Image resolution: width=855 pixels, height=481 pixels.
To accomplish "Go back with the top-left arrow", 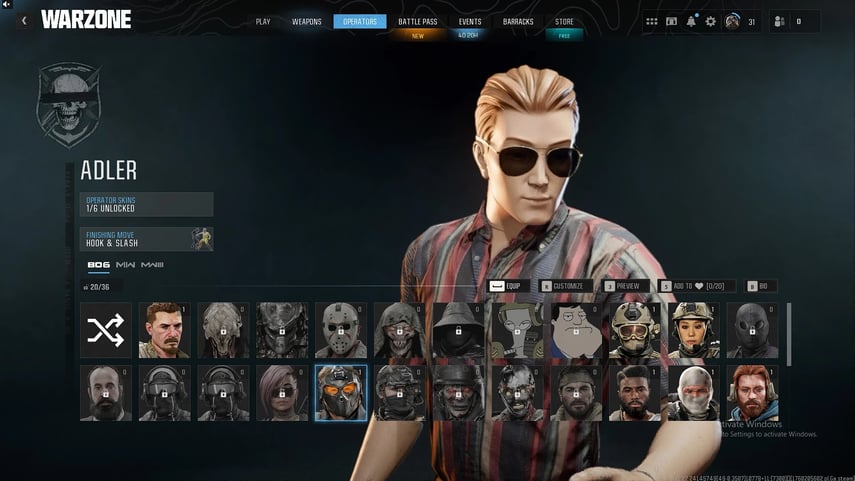I will click(24, 20).
